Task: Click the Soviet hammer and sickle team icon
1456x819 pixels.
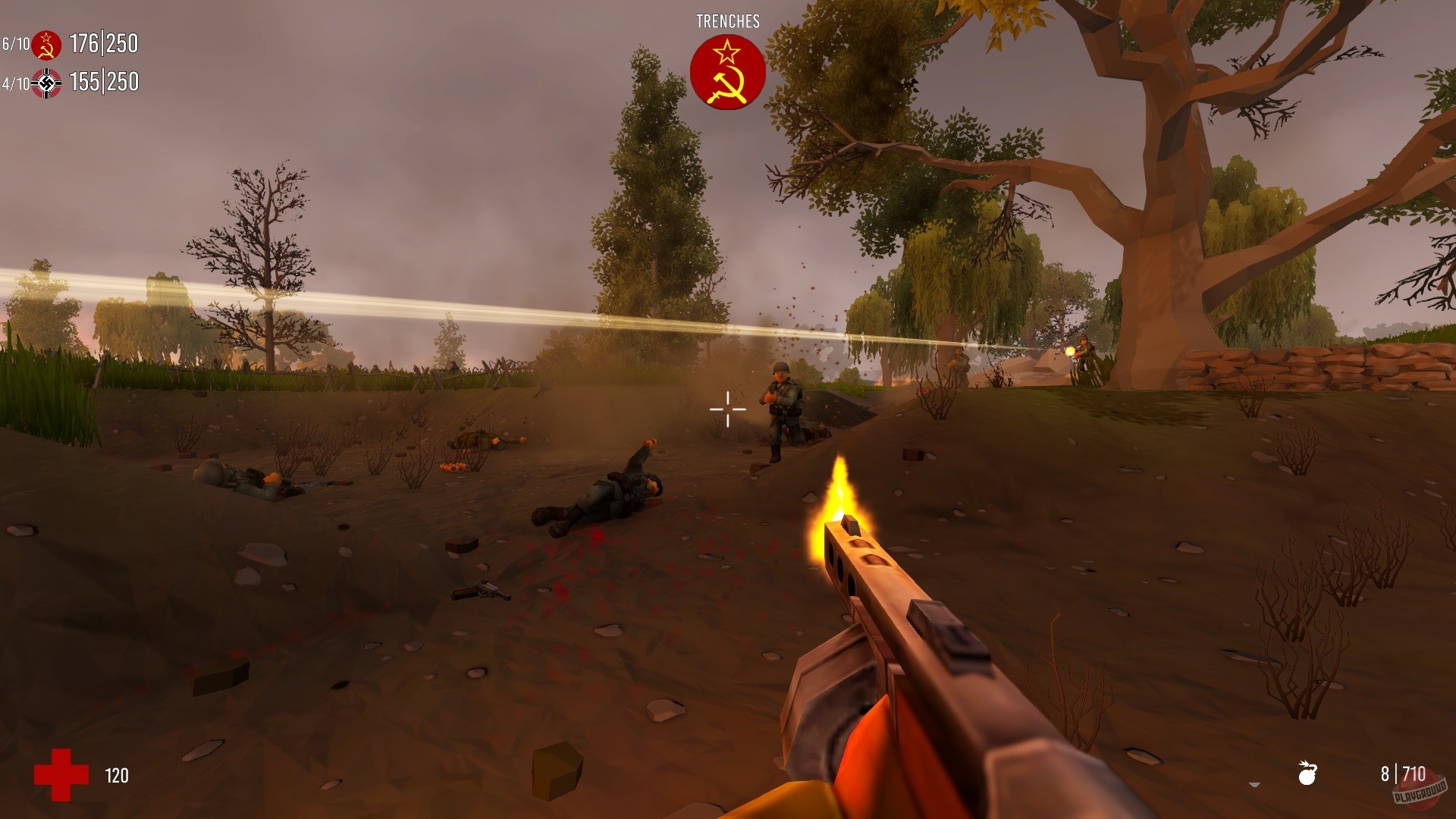Action: [x=45, y=44]
